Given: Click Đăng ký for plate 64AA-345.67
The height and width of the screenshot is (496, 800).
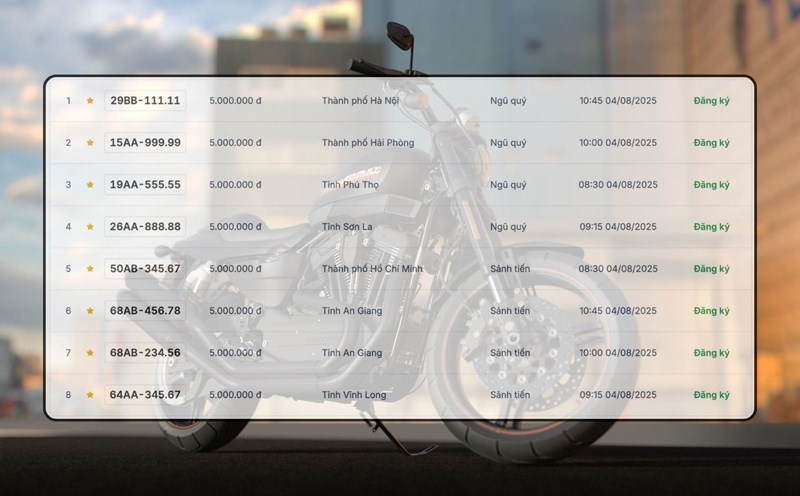Looking at the screenshot, I should tap(711, 395).
